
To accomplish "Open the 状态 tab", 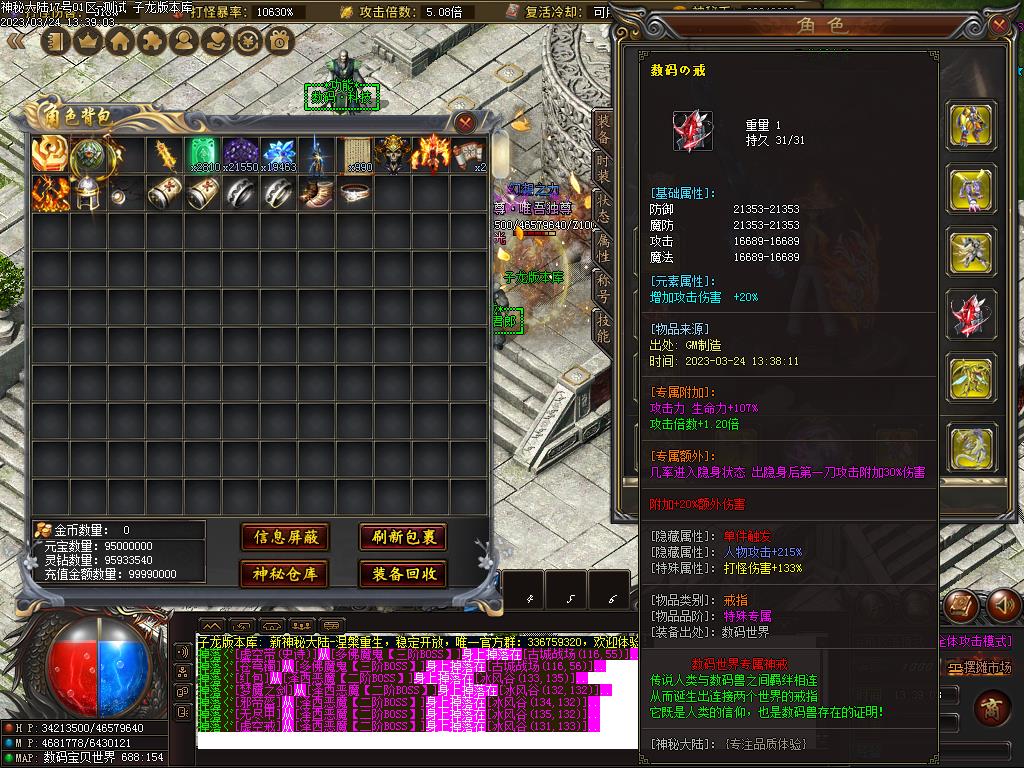I will click(x=603, y=207).
